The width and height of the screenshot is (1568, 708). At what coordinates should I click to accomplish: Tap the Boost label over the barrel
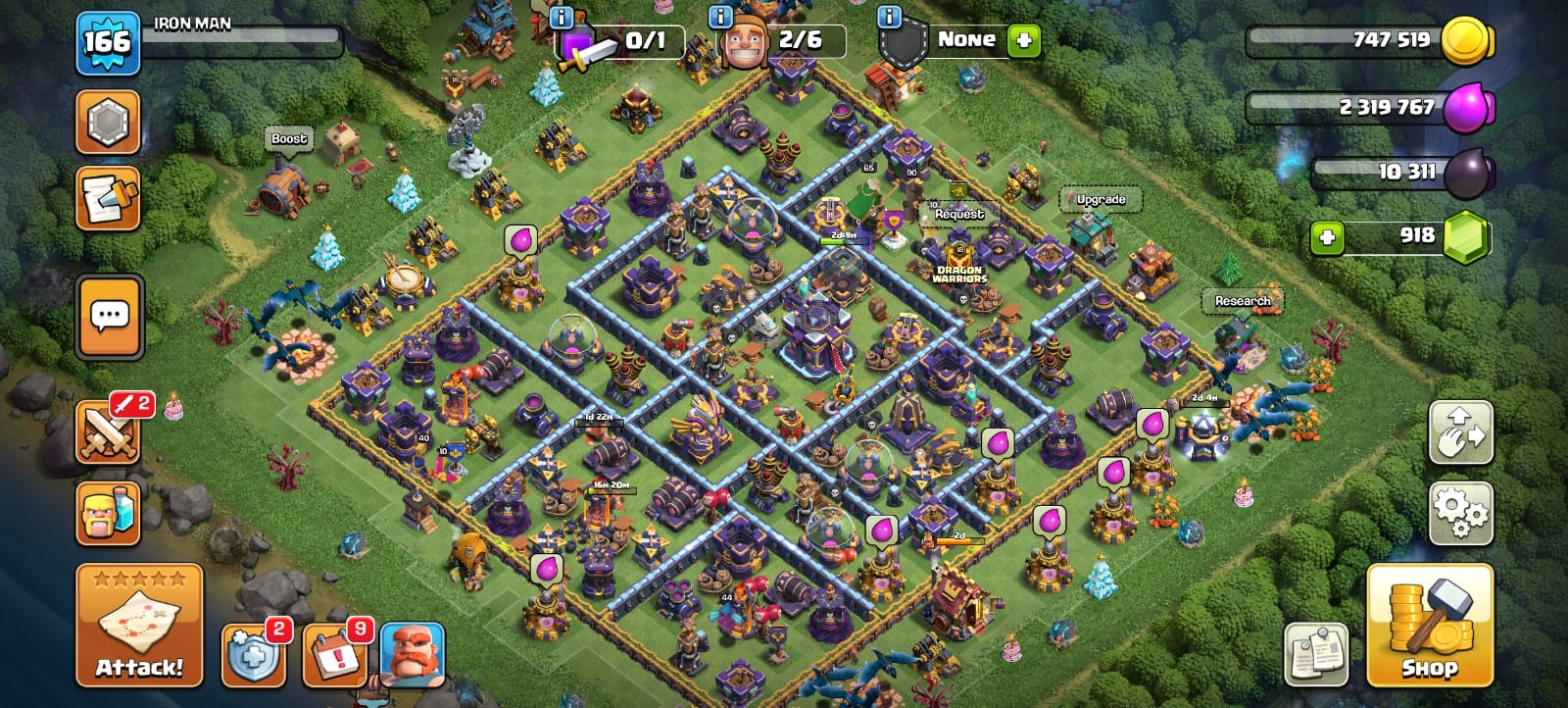click(x=289, y=139)
